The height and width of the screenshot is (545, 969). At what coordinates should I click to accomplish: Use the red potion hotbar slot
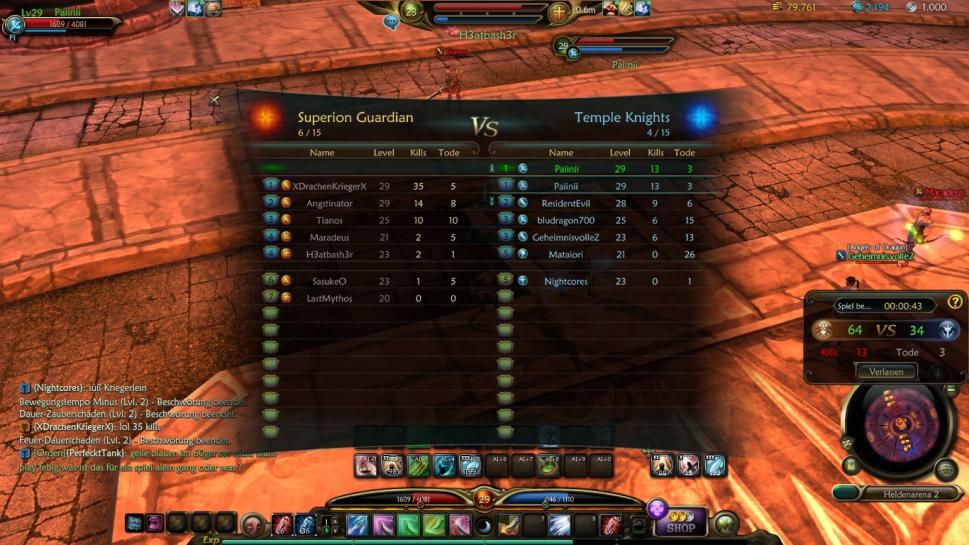[283, 524]
